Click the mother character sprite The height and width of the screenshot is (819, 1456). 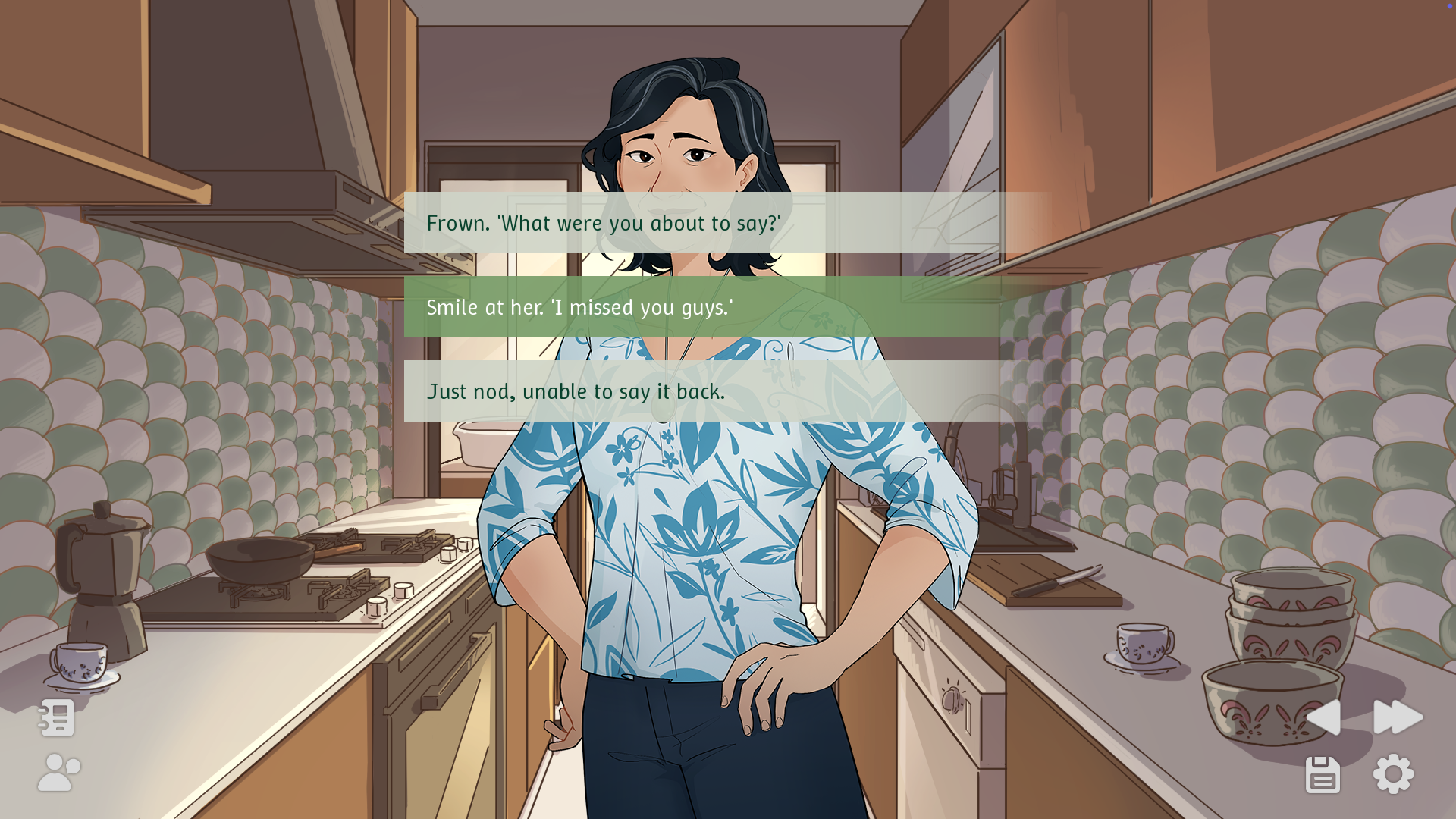pyautogui.click(x=682, y=531)
